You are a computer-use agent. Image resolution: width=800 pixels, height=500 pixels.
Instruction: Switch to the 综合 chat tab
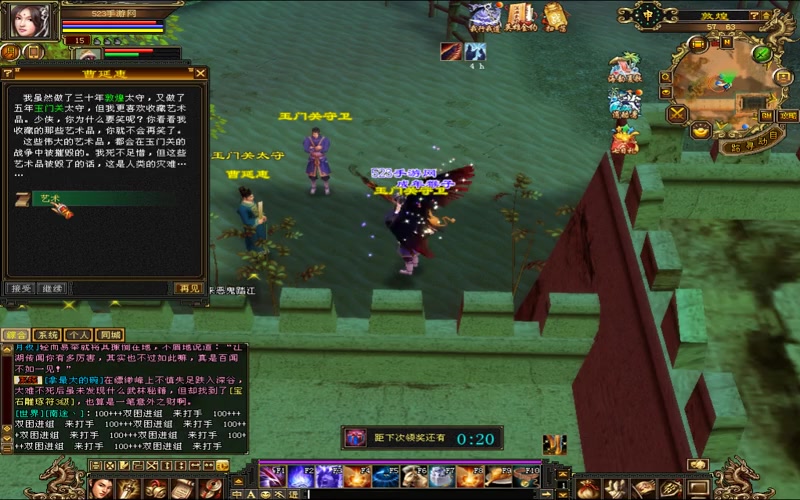coord(16,334)
